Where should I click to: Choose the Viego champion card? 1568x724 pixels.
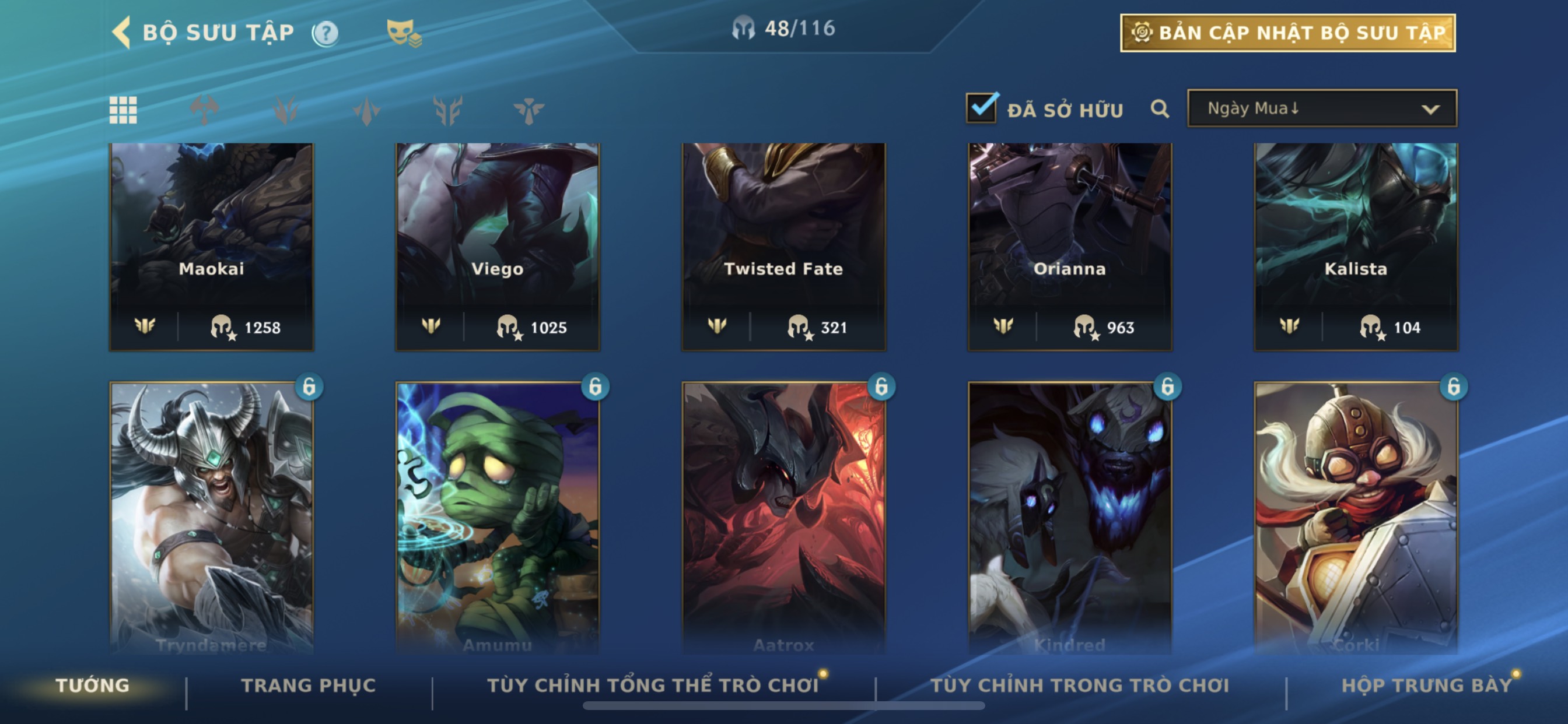tap(498, 246)
